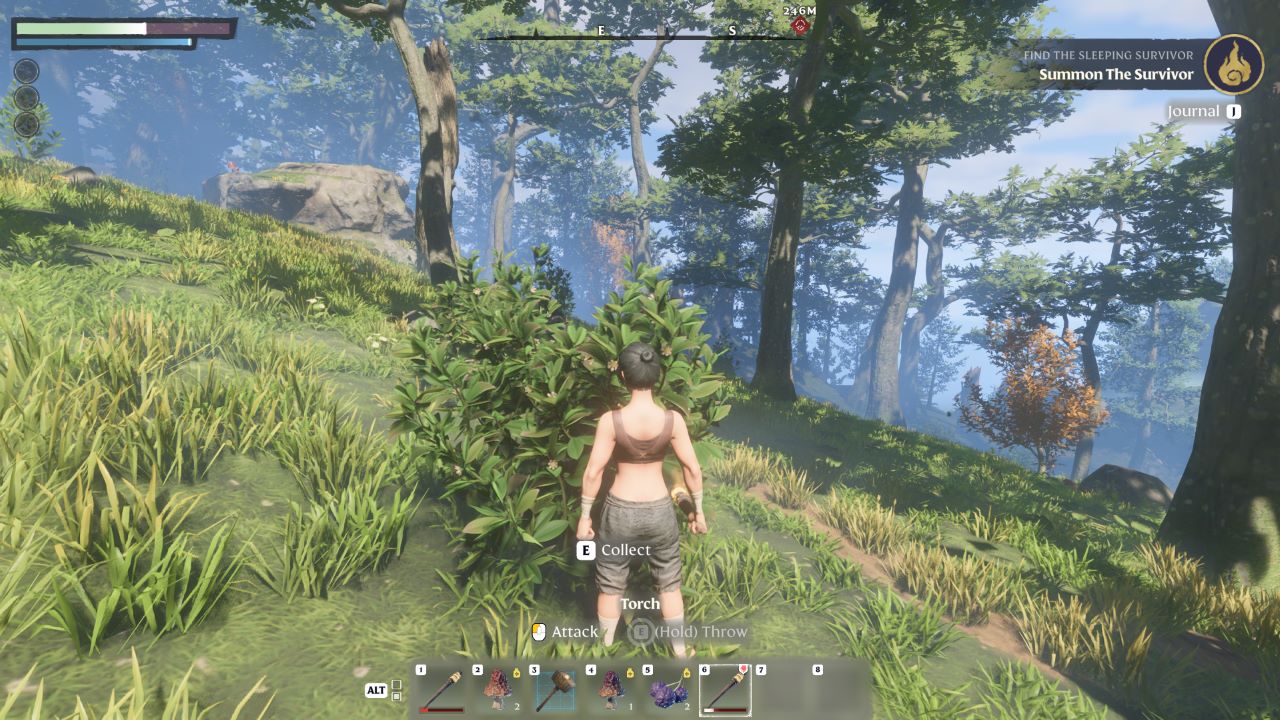The height and width of the screenshot is (720, 1280).
Task: Select the mushrooms in hotbar slot 2
Action: click(x=497, y=687)
